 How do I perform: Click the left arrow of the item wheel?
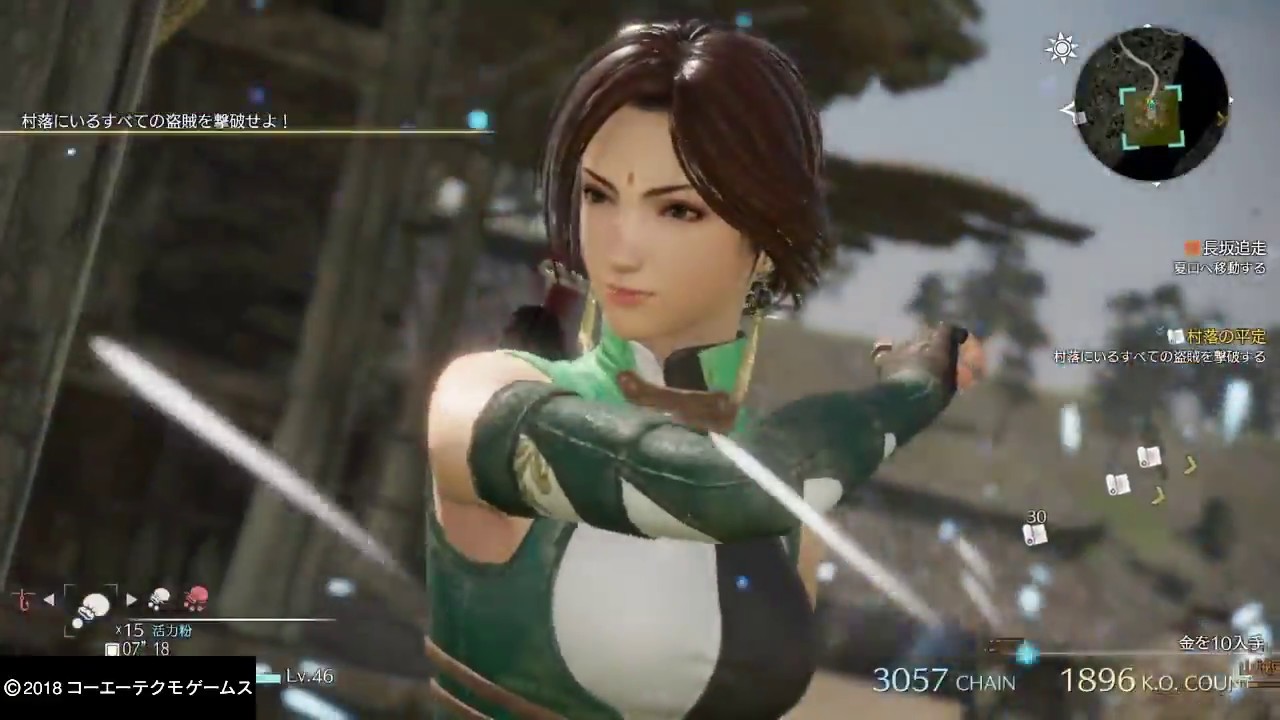coord(48,598)
